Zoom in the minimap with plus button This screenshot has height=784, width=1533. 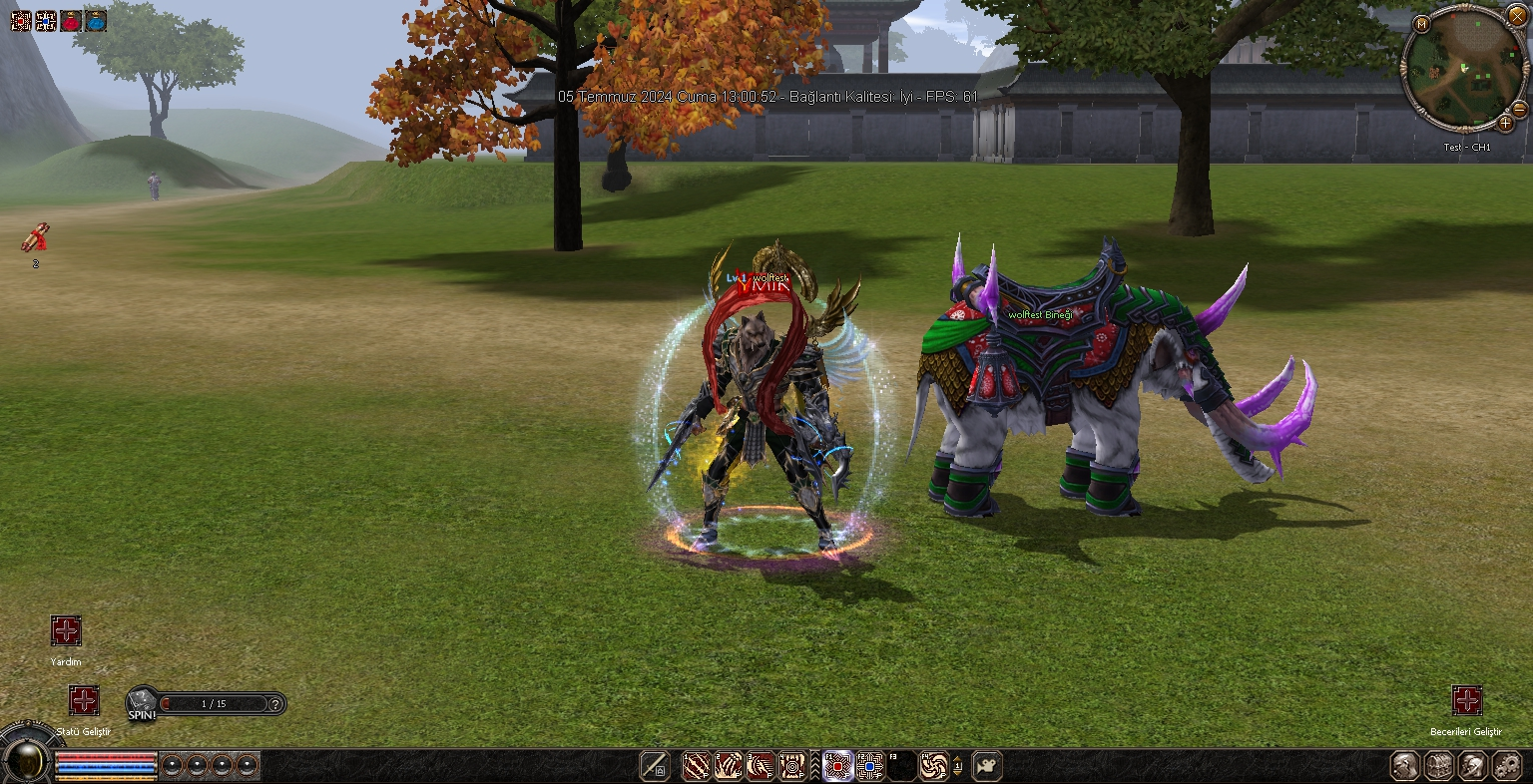[1505, 124]
